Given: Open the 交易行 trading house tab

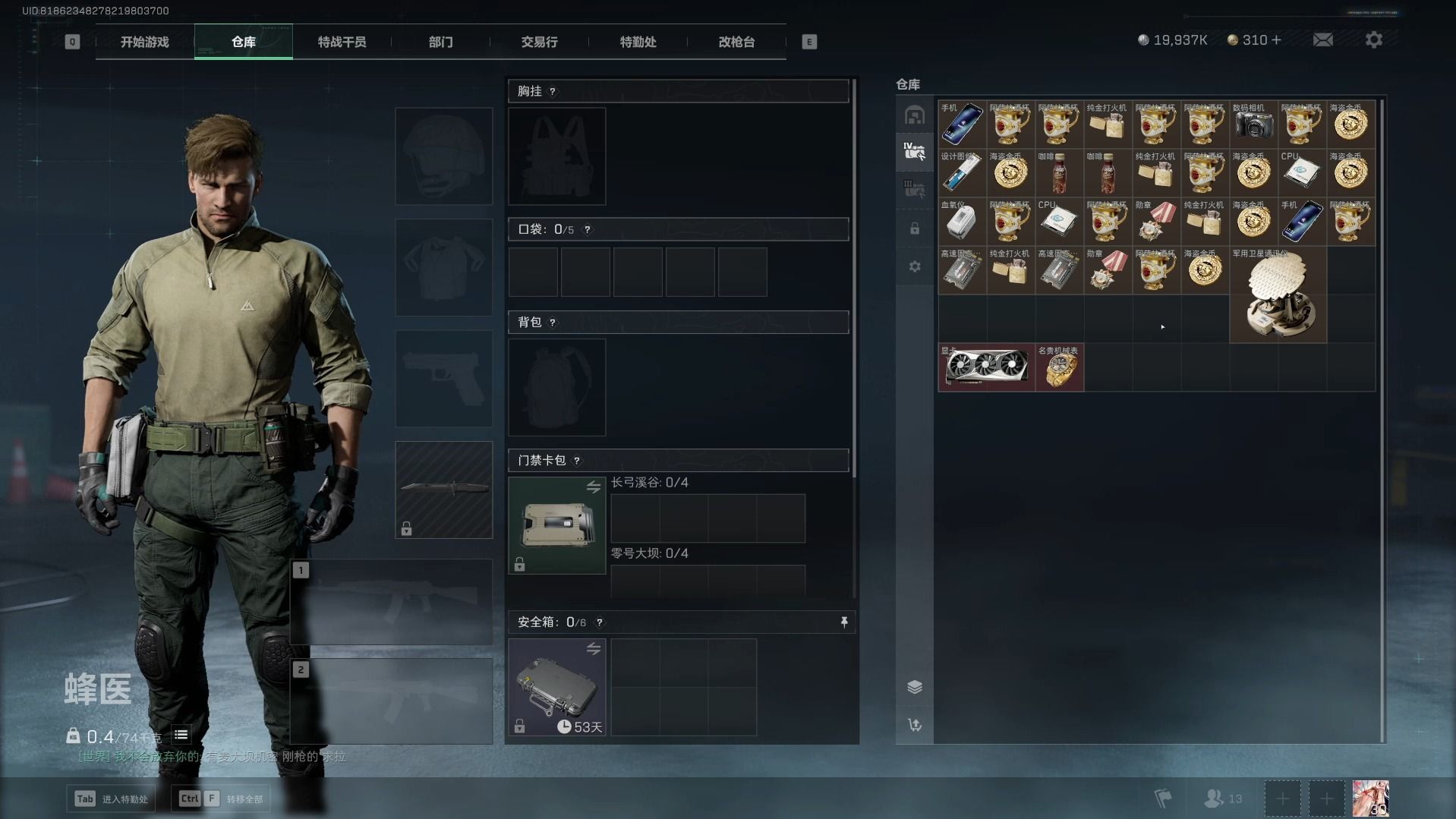Looking at the screenshot, I should [539, 43].
